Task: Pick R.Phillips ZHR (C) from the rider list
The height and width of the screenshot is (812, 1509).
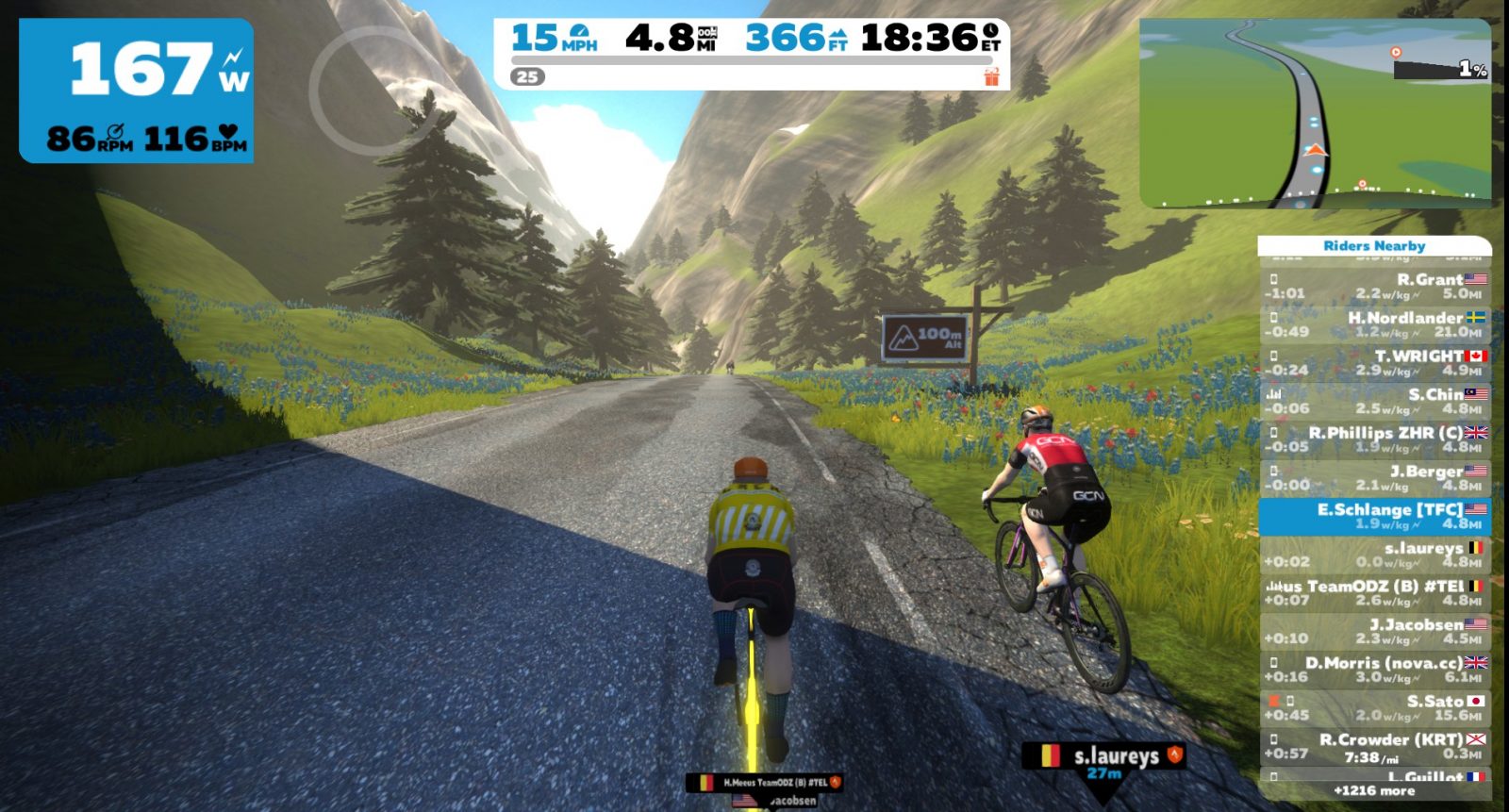Action: pos(1375,439)
